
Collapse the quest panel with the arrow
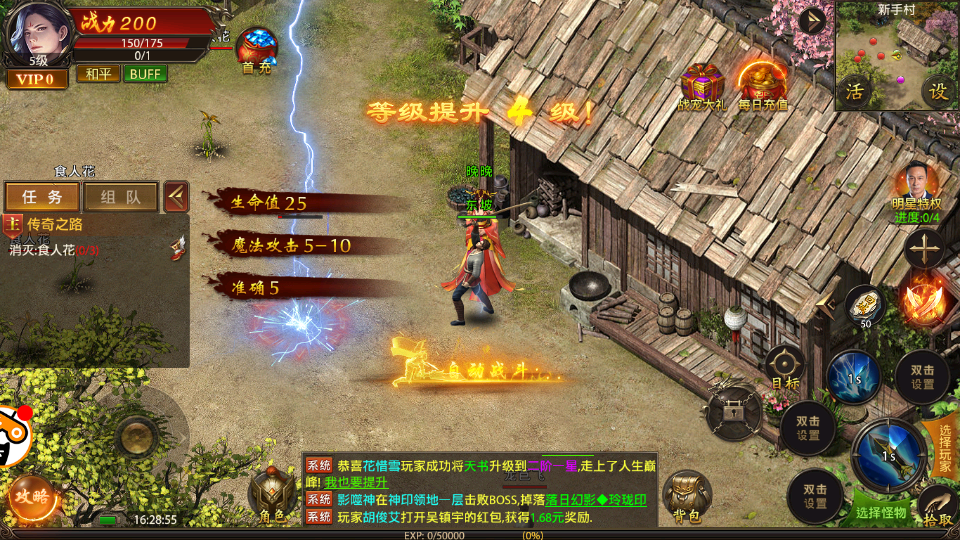point(176,196)
